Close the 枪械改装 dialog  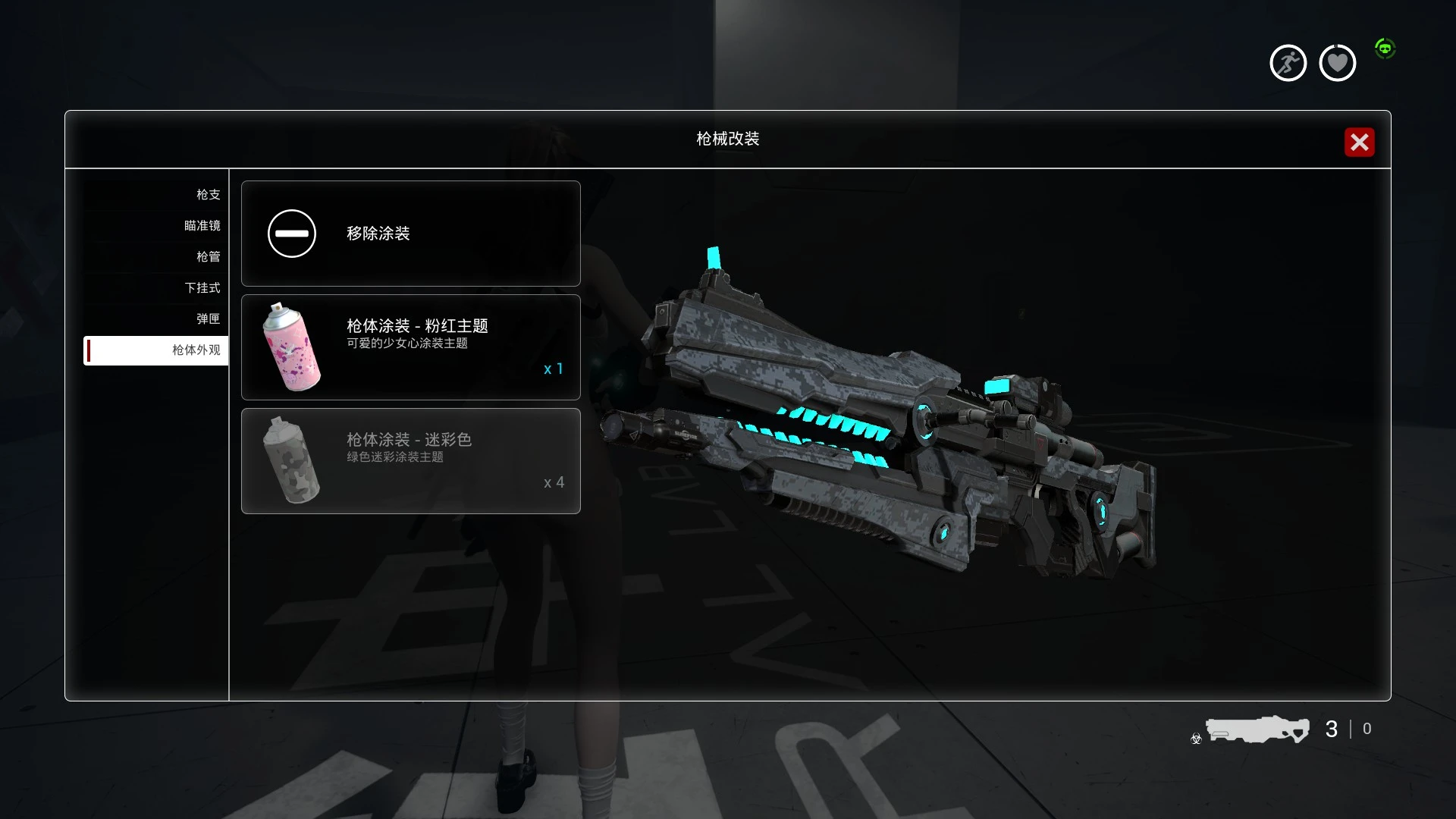click(x=1360, y=142)
